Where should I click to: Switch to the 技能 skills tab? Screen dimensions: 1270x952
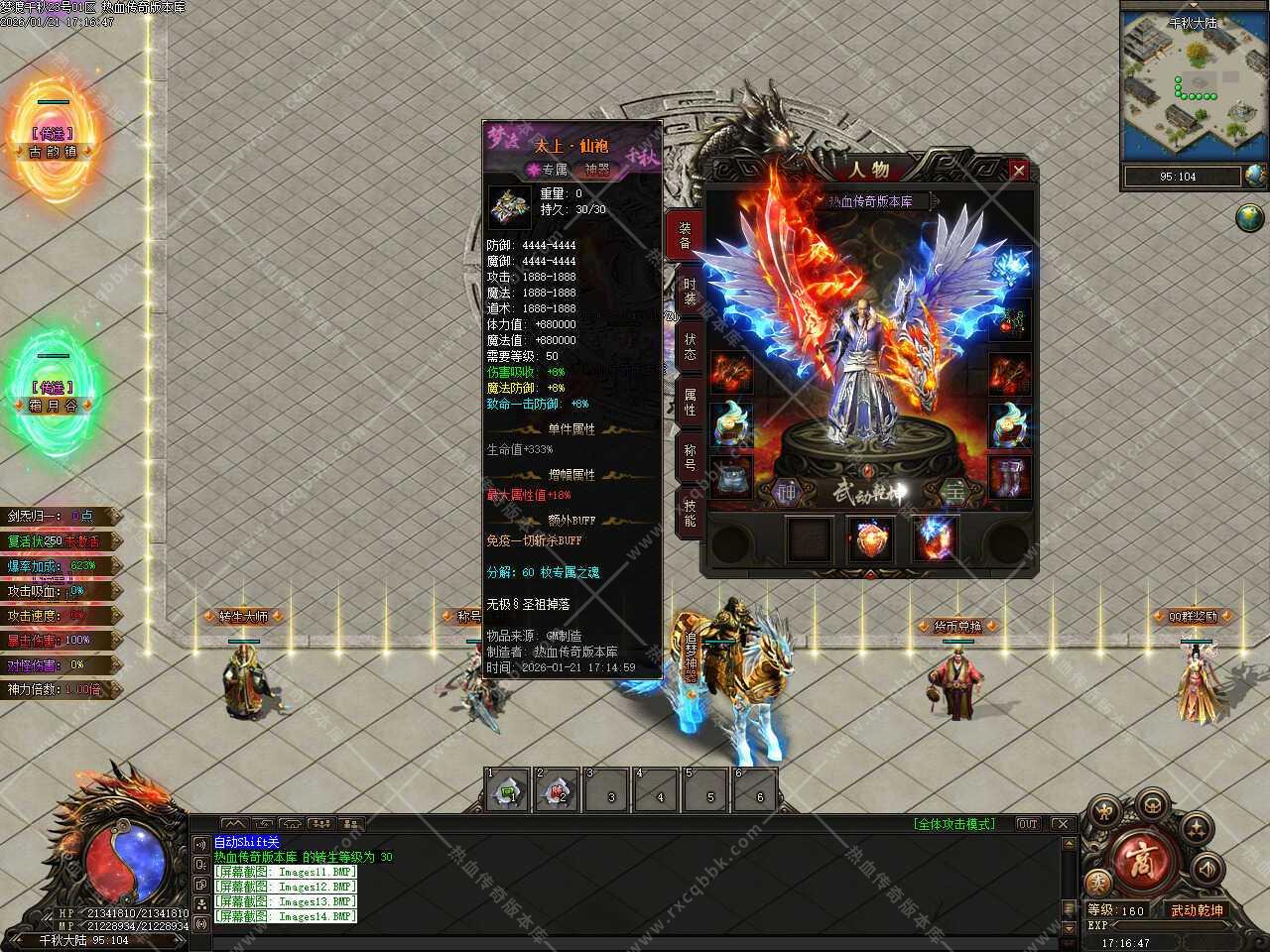pos(689,512)
